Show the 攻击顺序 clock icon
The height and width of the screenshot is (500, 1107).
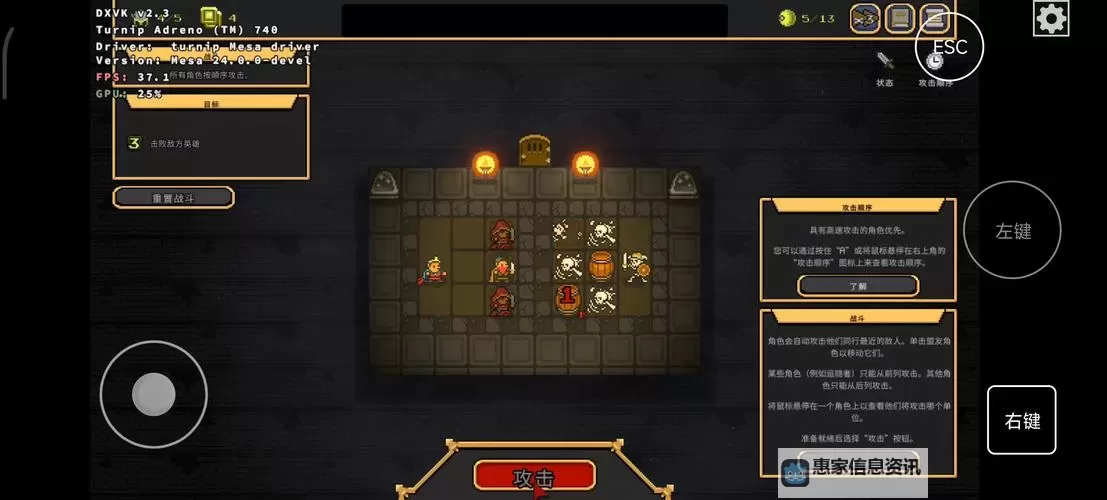[x=934, y=63]
